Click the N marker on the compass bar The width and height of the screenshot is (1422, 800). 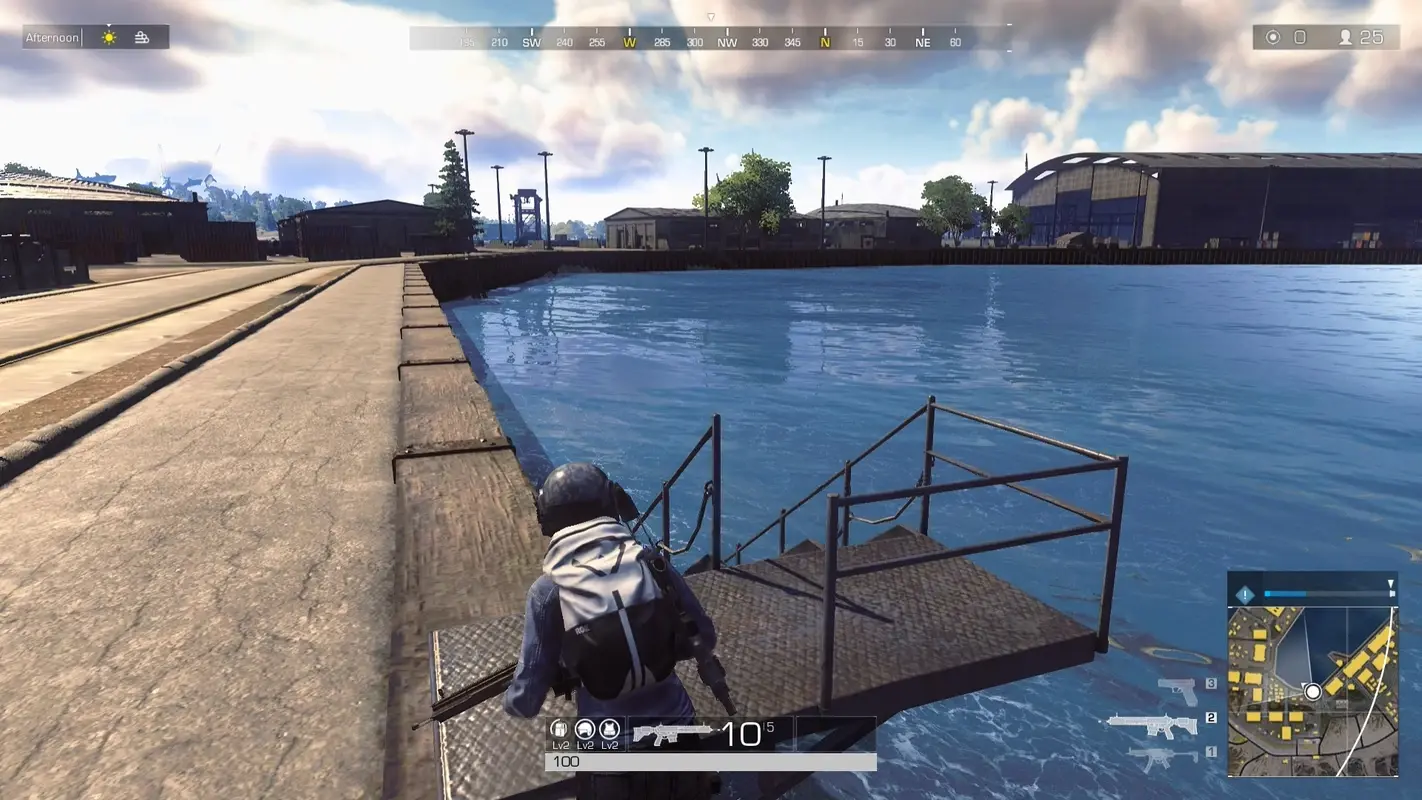pos(826,43)
